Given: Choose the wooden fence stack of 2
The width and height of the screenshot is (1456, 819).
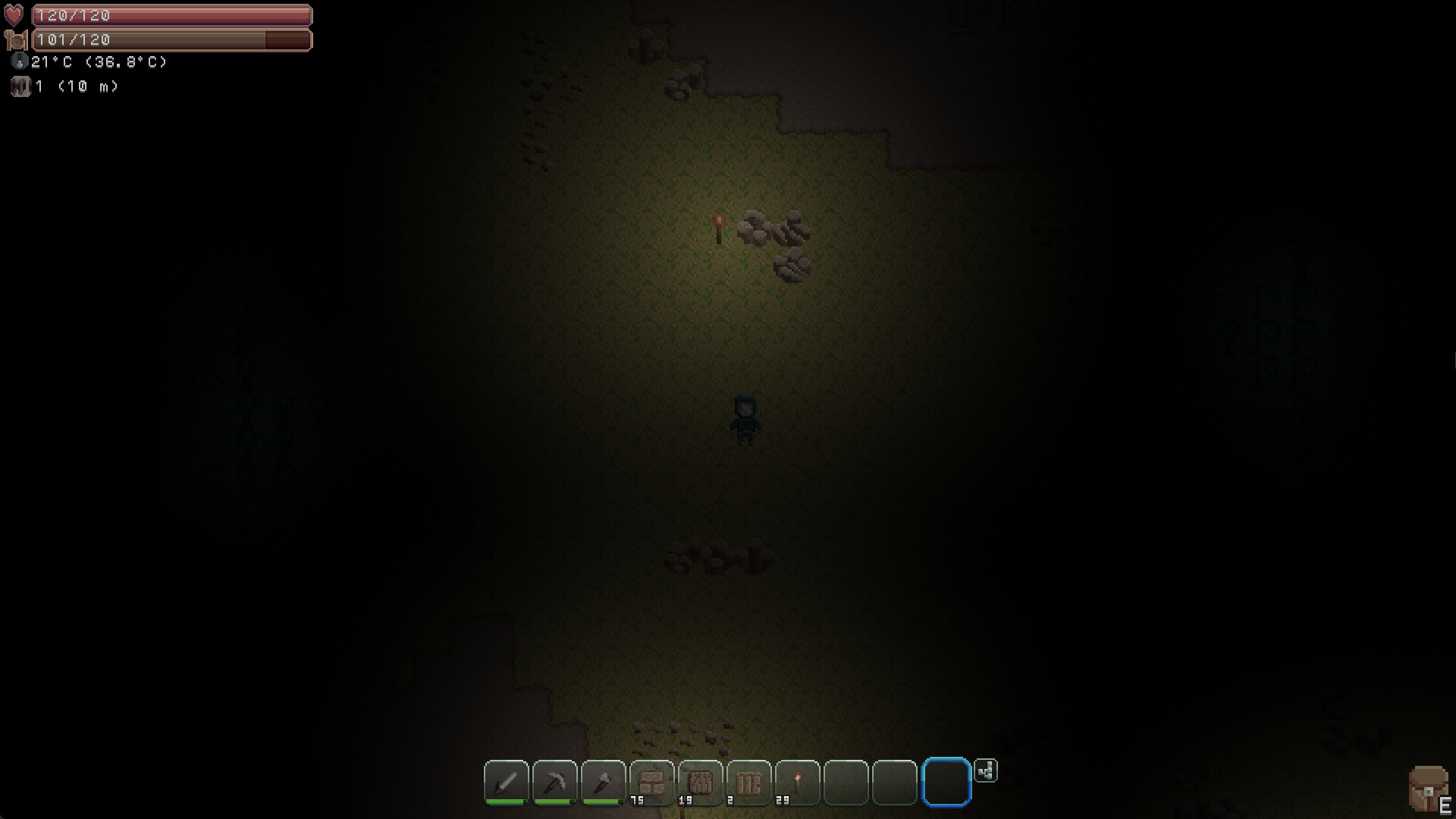Looking at the screenshot, I should (x=749, y=784).
